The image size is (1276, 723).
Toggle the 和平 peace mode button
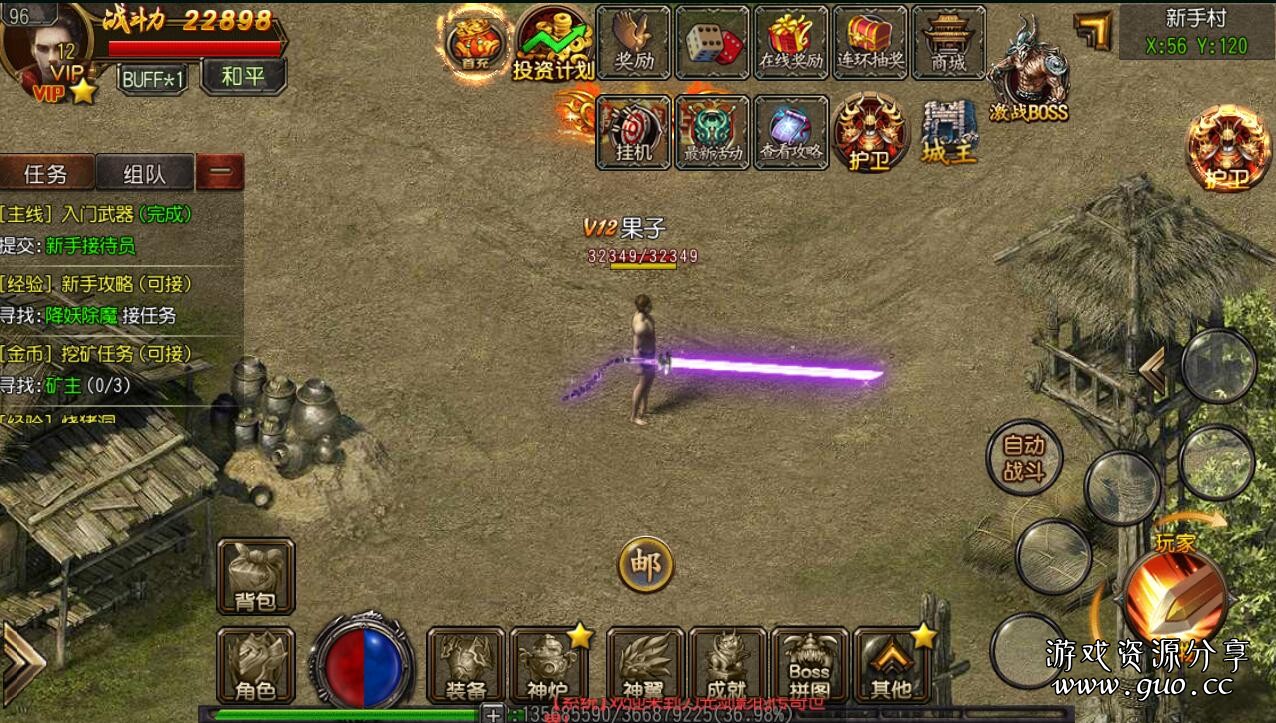[x=243, y=76]
